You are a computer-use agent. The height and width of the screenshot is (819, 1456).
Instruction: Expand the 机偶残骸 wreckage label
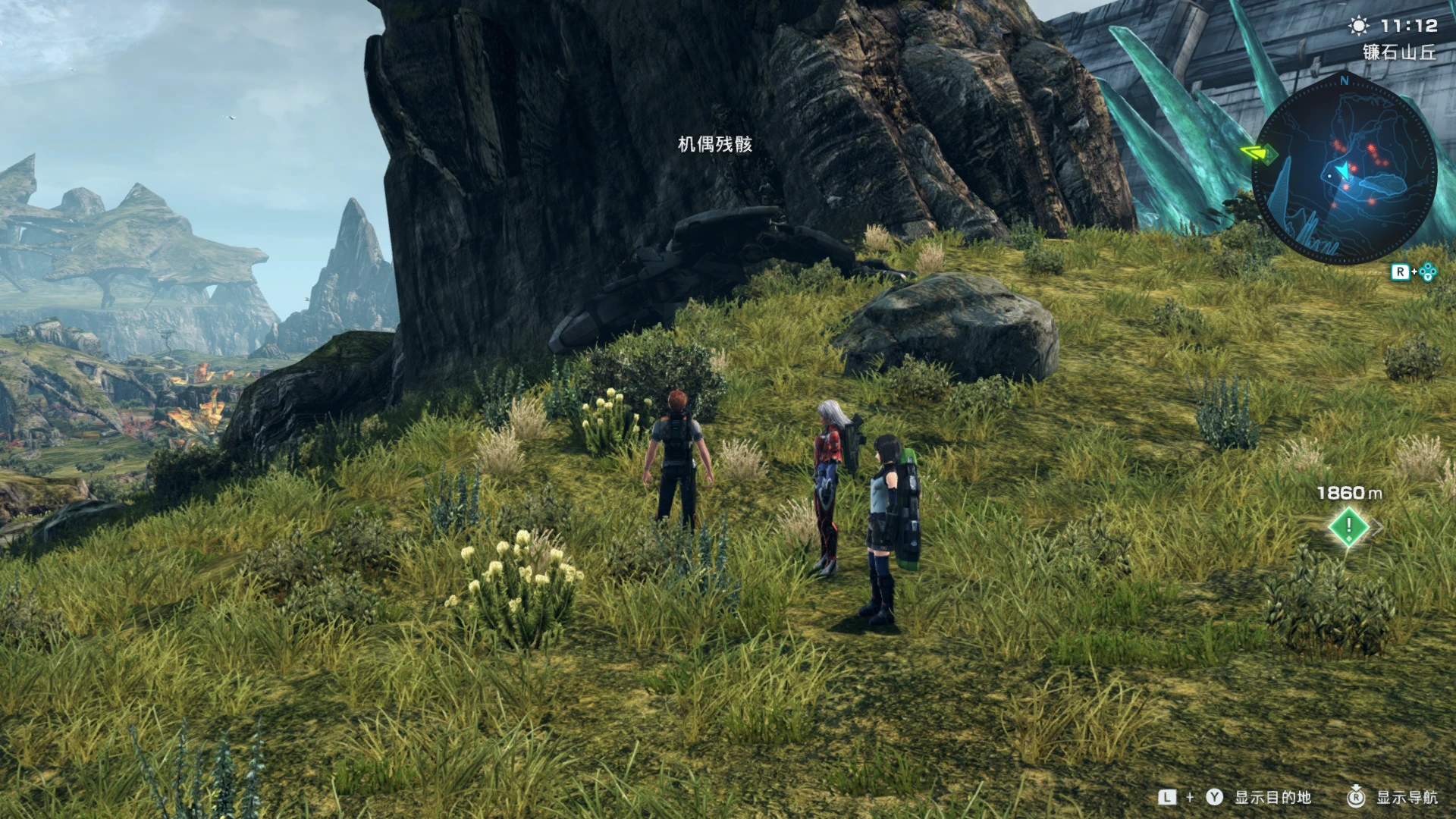[x=716, y=145]
